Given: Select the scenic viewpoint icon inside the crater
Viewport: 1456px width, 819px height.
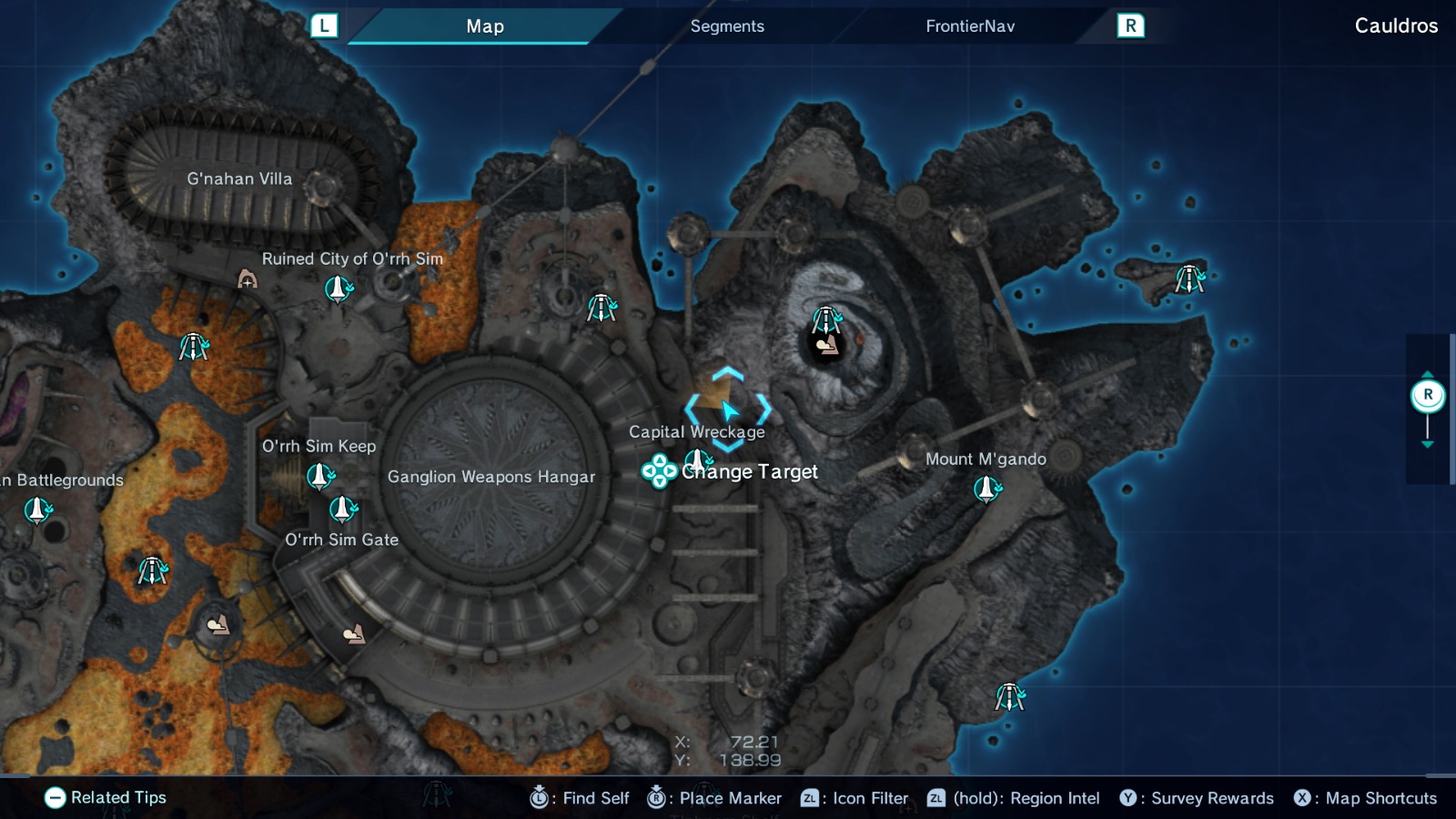Looking at the screenshot, I should (827, 346).
